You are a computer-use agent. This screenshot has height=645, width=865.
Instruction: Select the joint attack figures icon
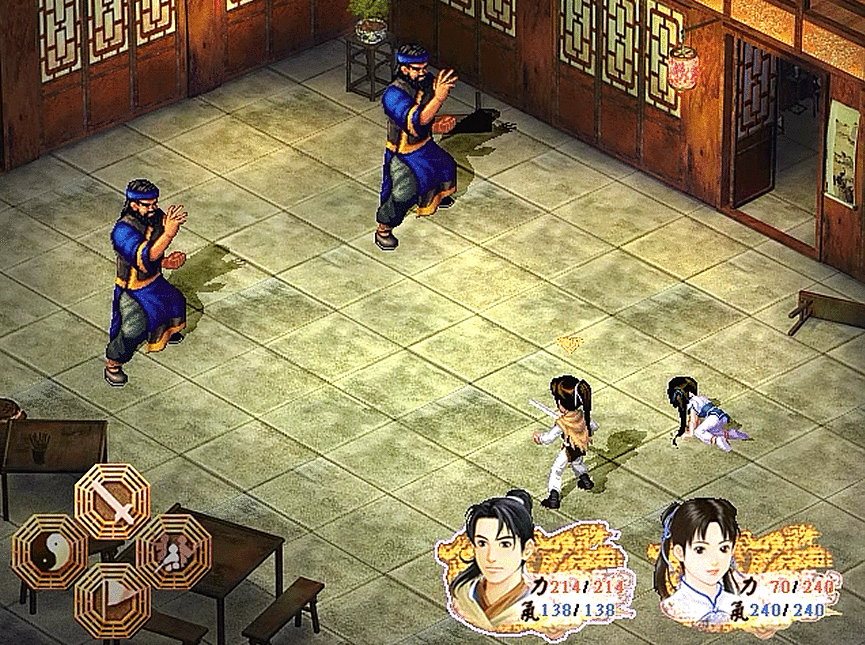coord(173,551)
